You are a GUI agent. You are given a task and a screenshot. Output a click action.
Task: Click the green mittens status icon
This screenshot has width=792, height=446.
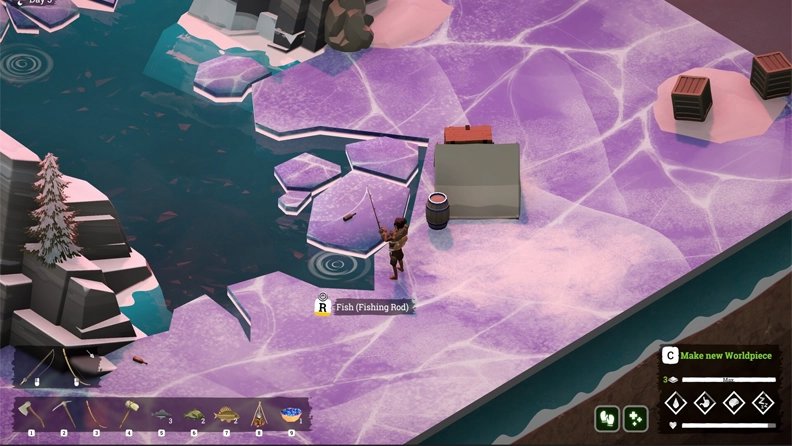(607, 418)
